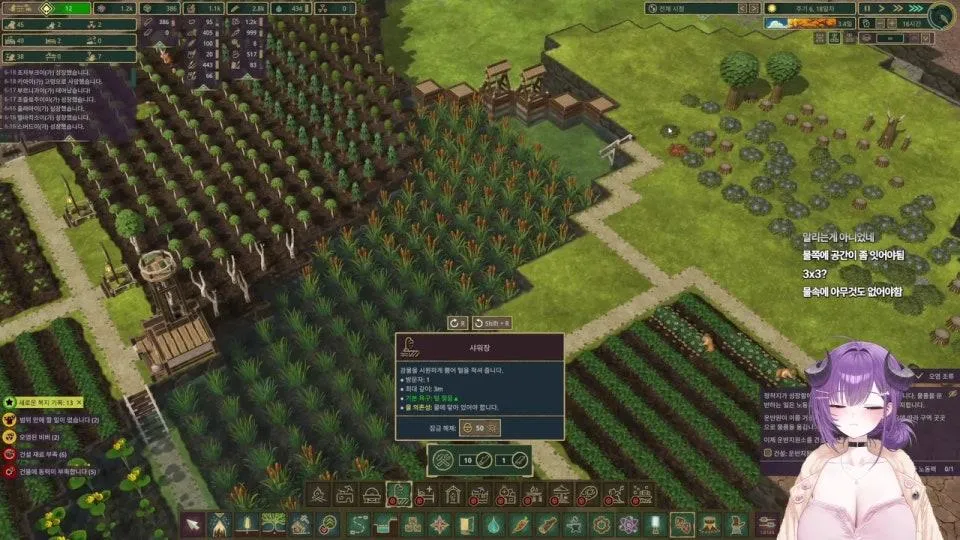Open the water drop building category
Viewport: 960px width, 540px height.
click(x=493, y=524)
